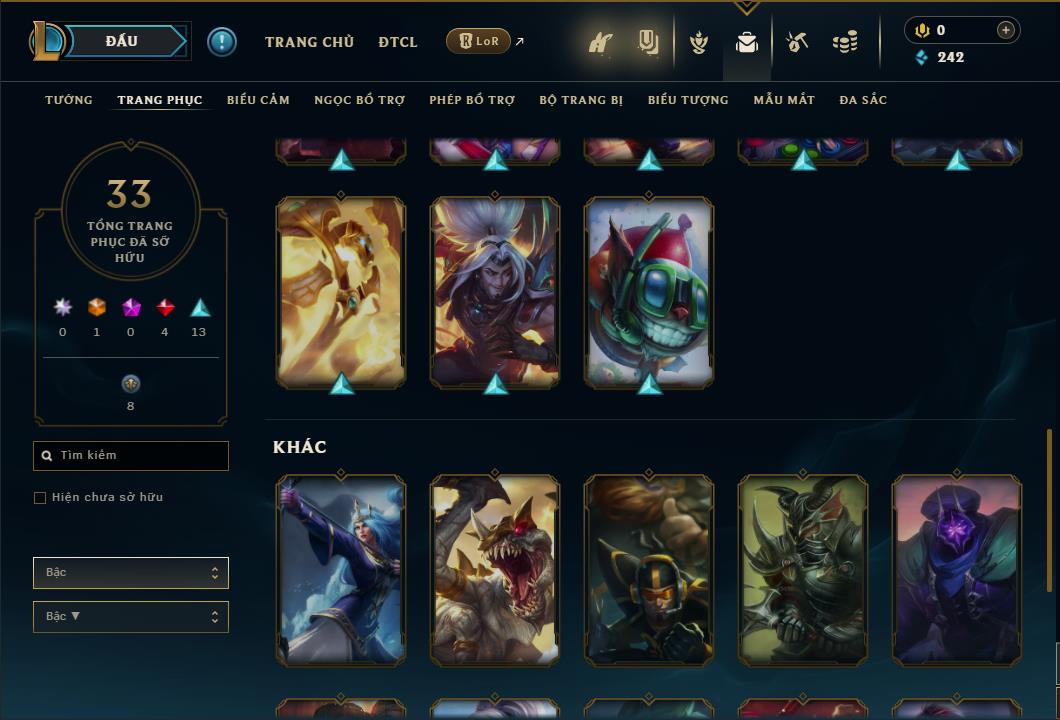Open the LoR external link
This screenshot has width=1060, height=720.
click(478, 41)
